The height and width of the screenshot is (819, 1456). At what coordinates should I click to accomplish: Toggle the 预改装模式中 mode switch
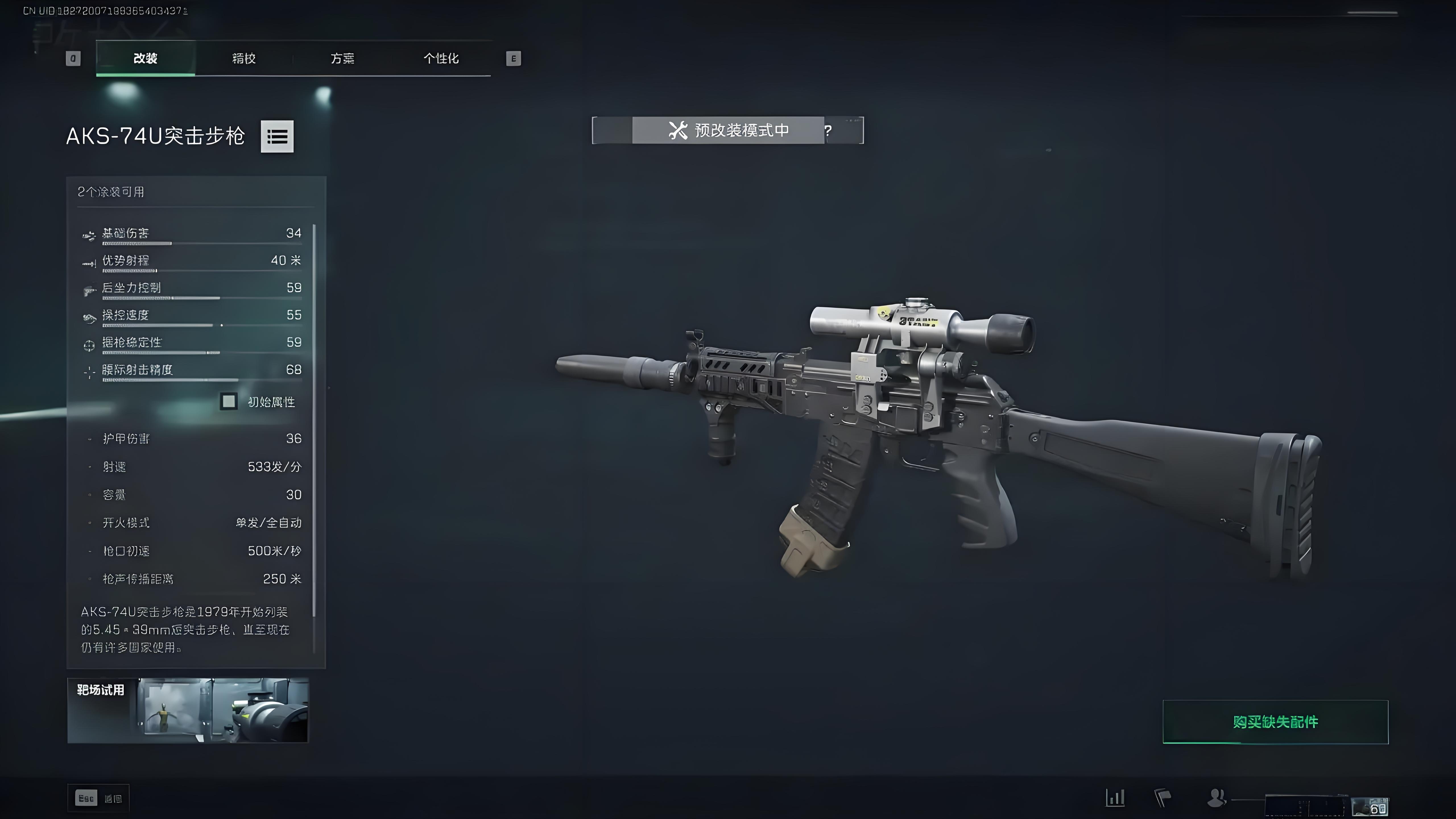[727, 131]
